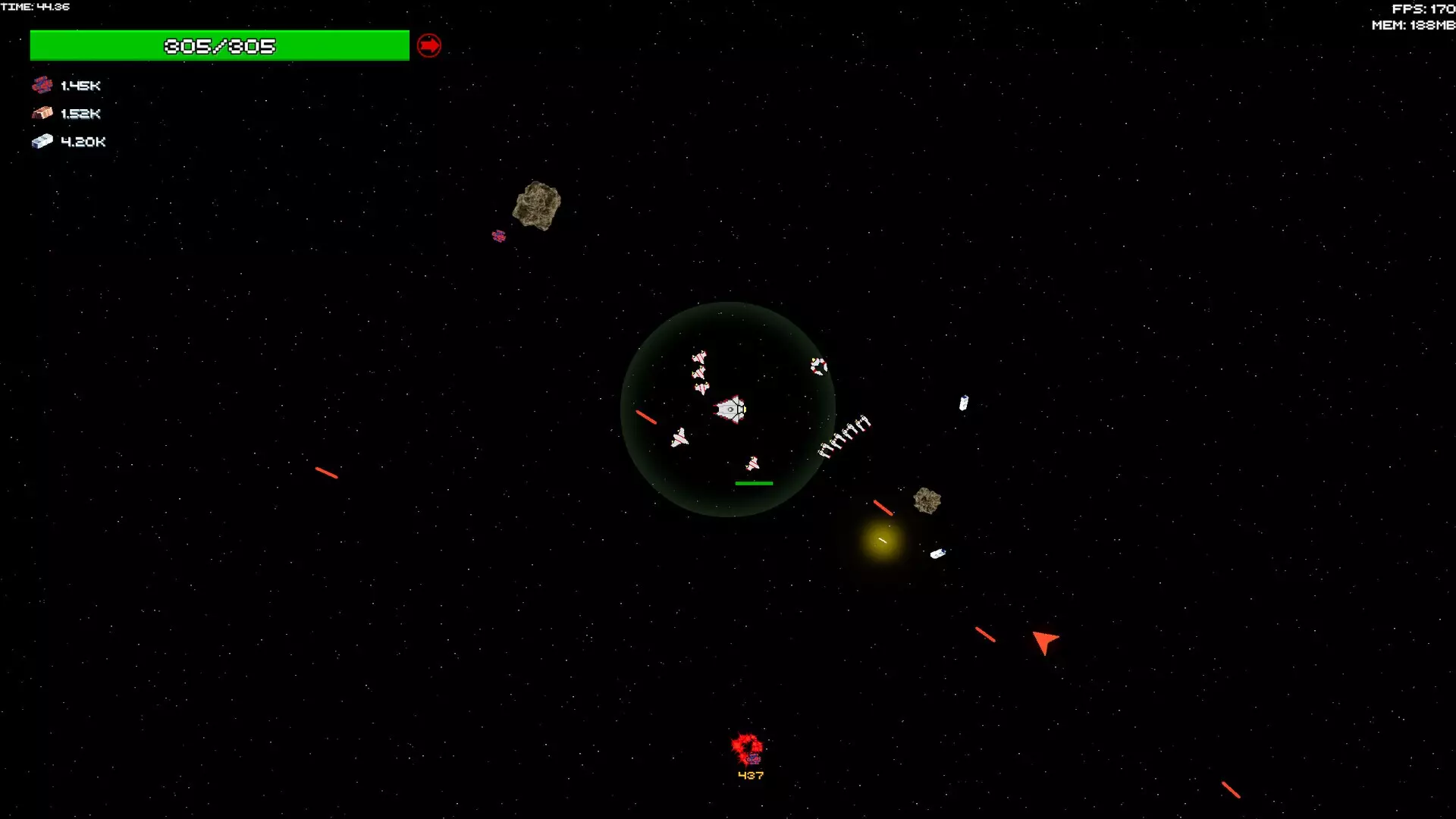1456x819 pixels.
Task: Click the red arrow icon beside health bar
Action: pyautogui.click(x=429, y=45)
